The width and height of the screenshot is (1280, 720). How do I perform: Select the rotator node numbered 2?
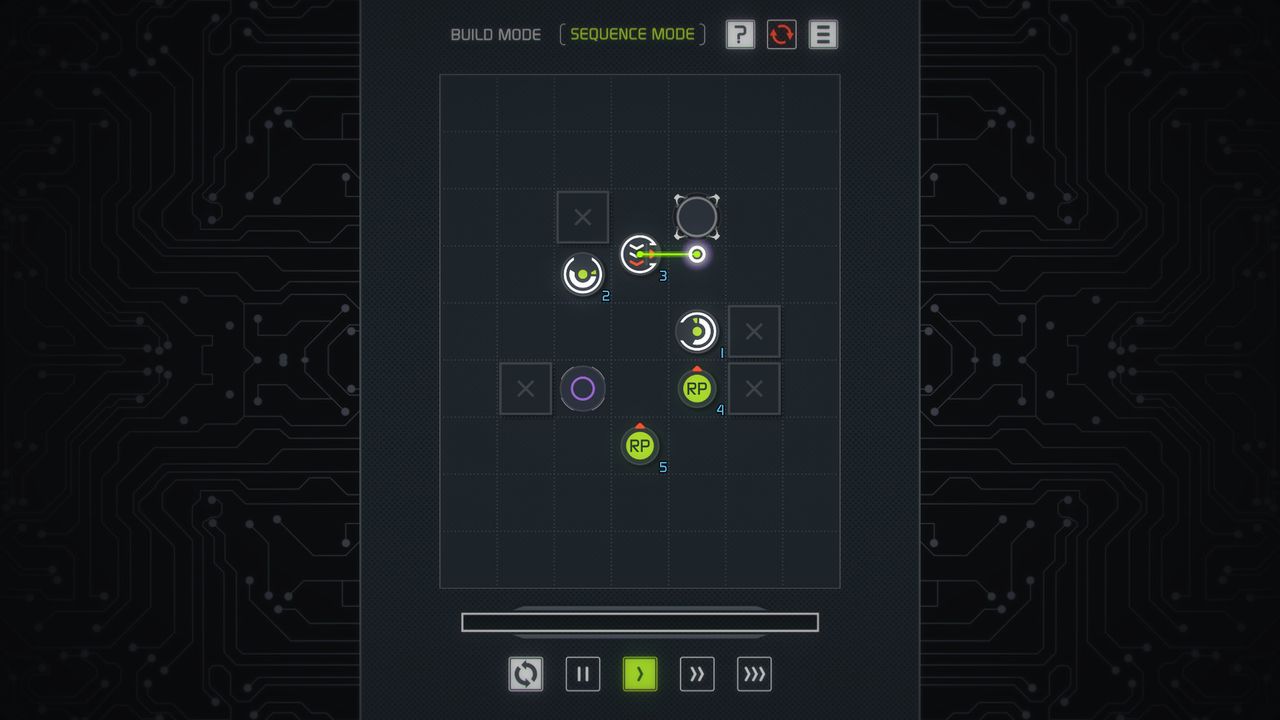(583, 274)
